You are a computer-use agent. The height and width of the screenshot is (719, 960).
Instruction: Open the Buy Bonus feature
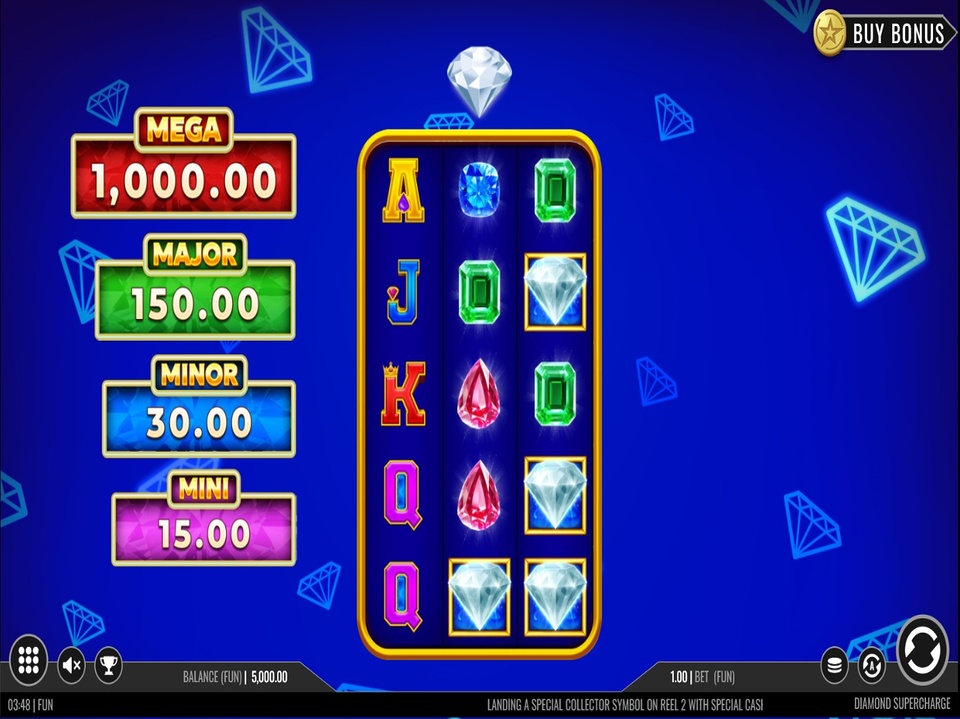pyautogui.click(x=883, y=33)
